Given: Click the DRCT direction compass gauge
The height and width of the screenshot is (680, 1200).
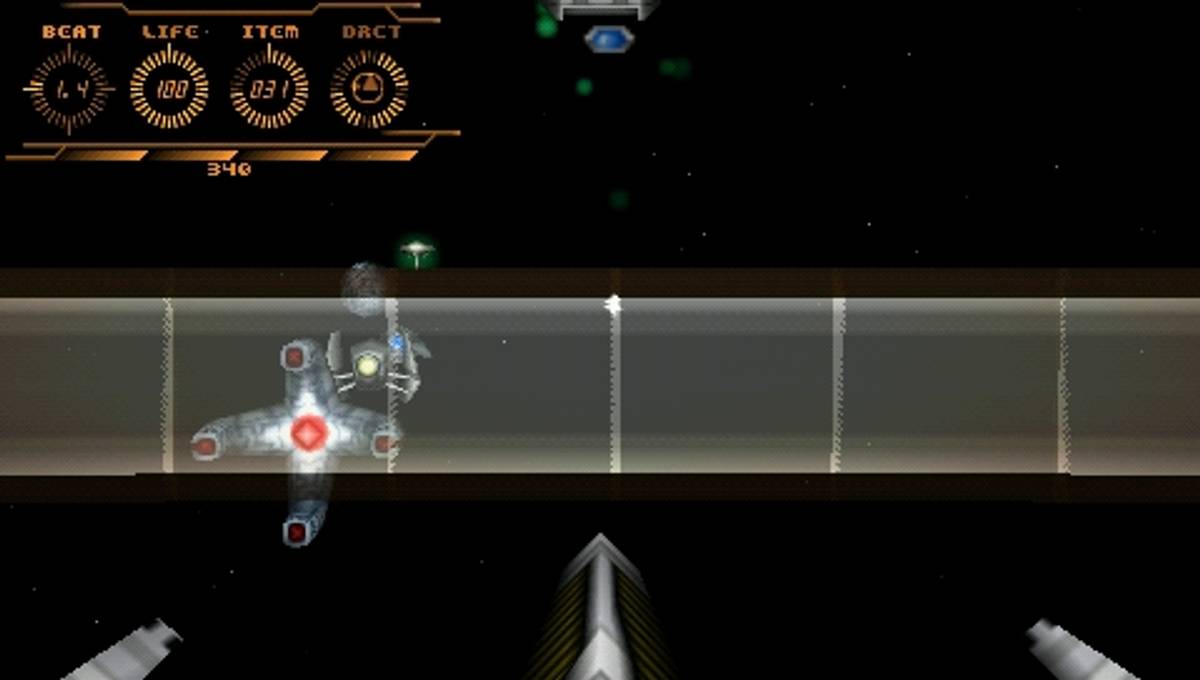Looking at the screenshot, I should pos(369,89).
